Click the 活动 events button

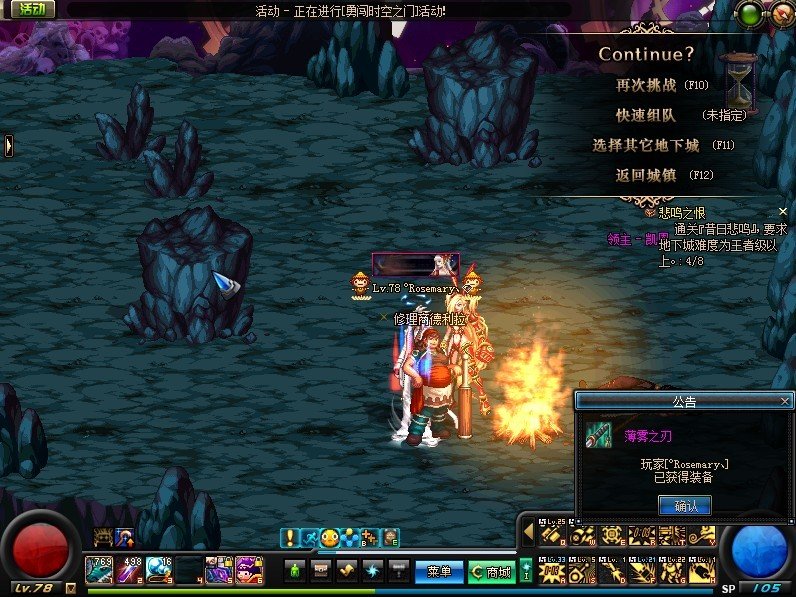tap(32, 9)
